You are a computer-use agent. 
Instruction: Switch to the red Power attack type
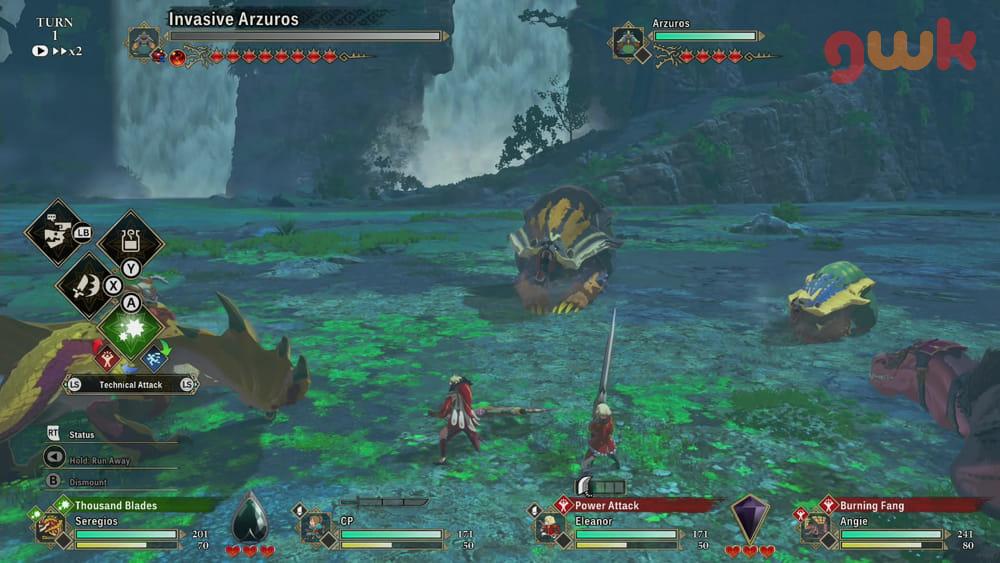click(107, 356)
